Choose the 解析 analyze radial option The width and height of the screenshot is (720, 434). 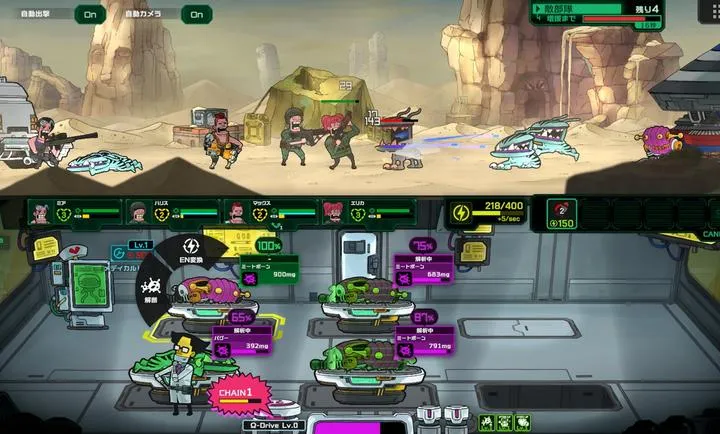(x=153, y=291)
